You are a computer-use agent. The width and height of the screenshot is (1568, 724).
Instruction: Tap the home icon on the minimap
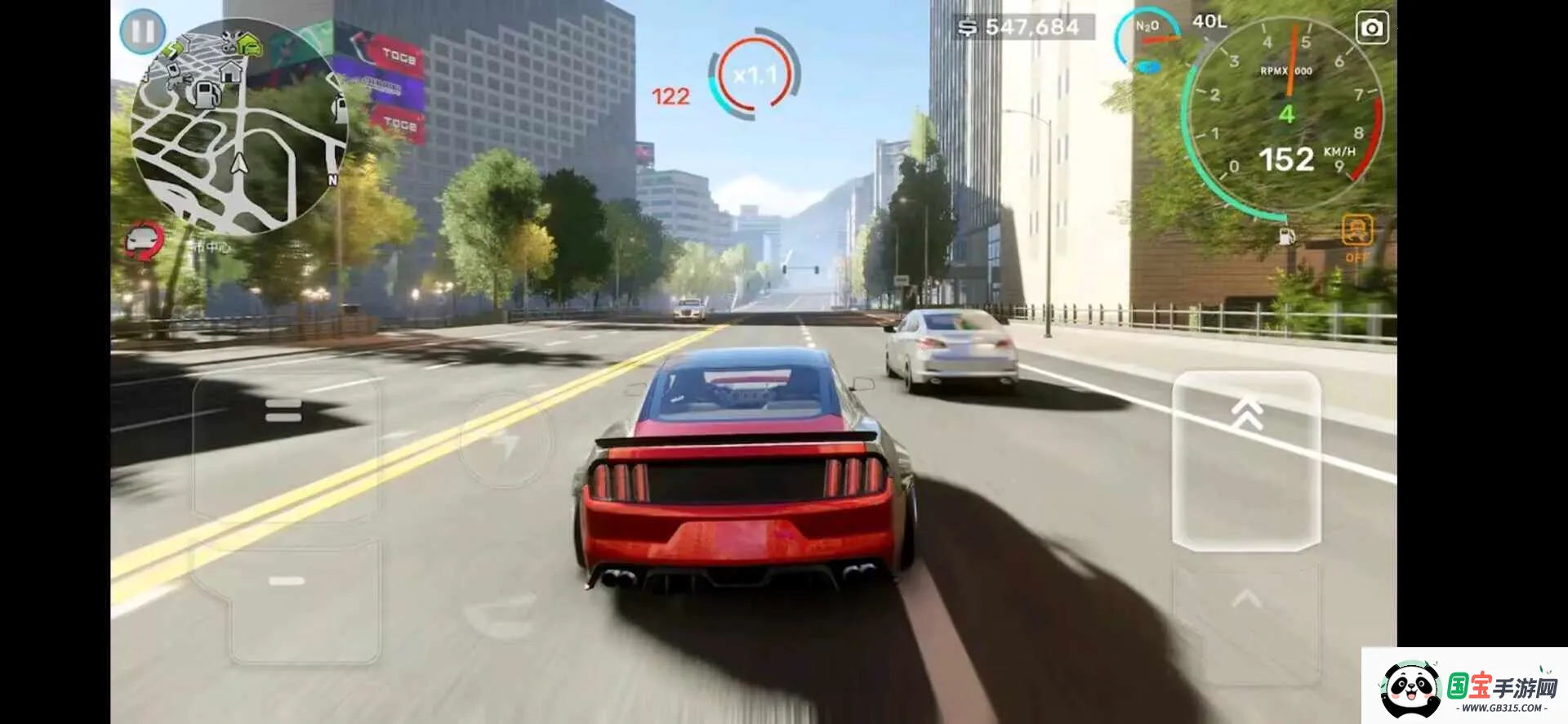pyautogui.click(x=231, y=73)
